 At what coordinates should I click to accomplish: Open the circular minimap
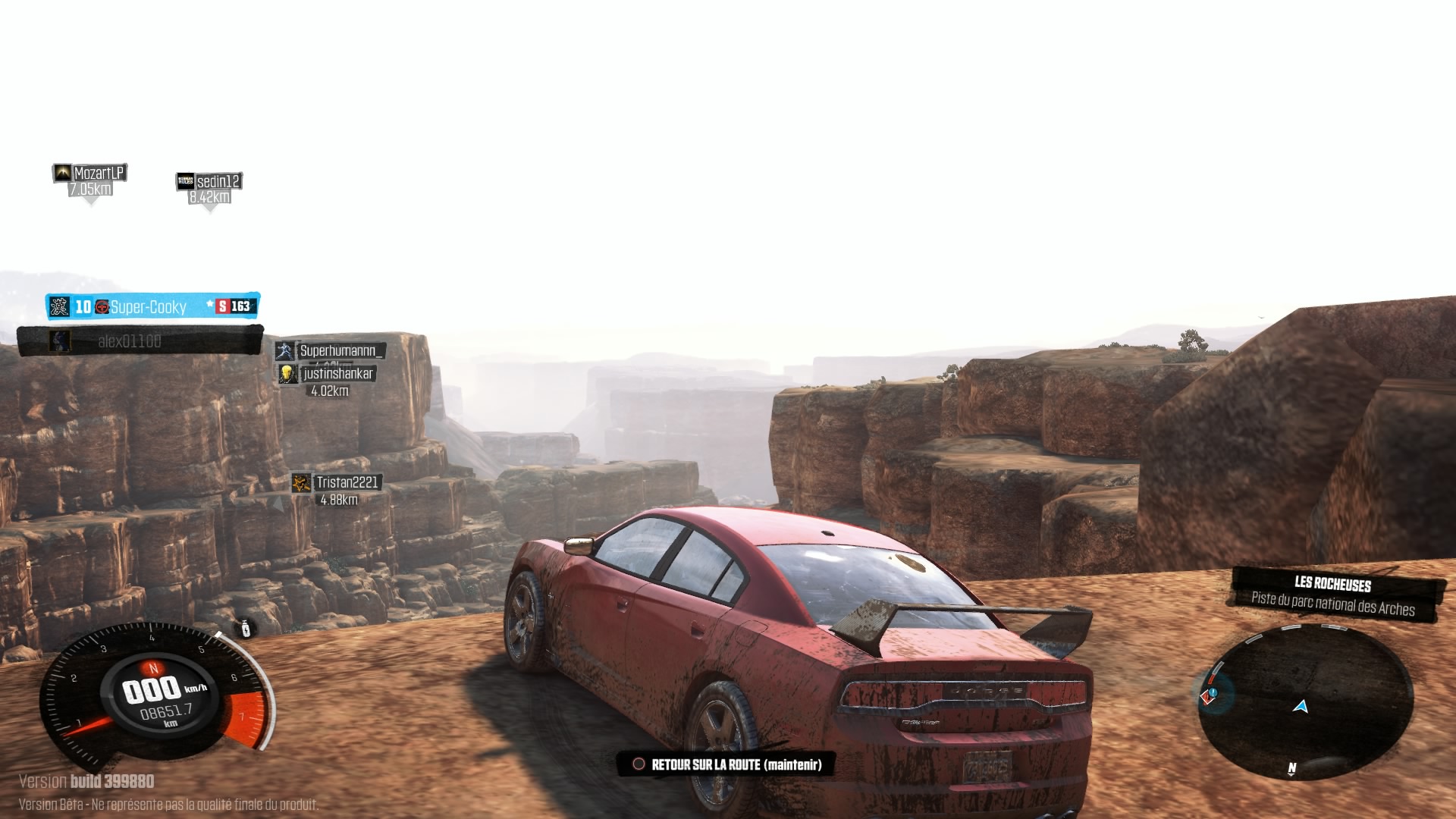1306,701
